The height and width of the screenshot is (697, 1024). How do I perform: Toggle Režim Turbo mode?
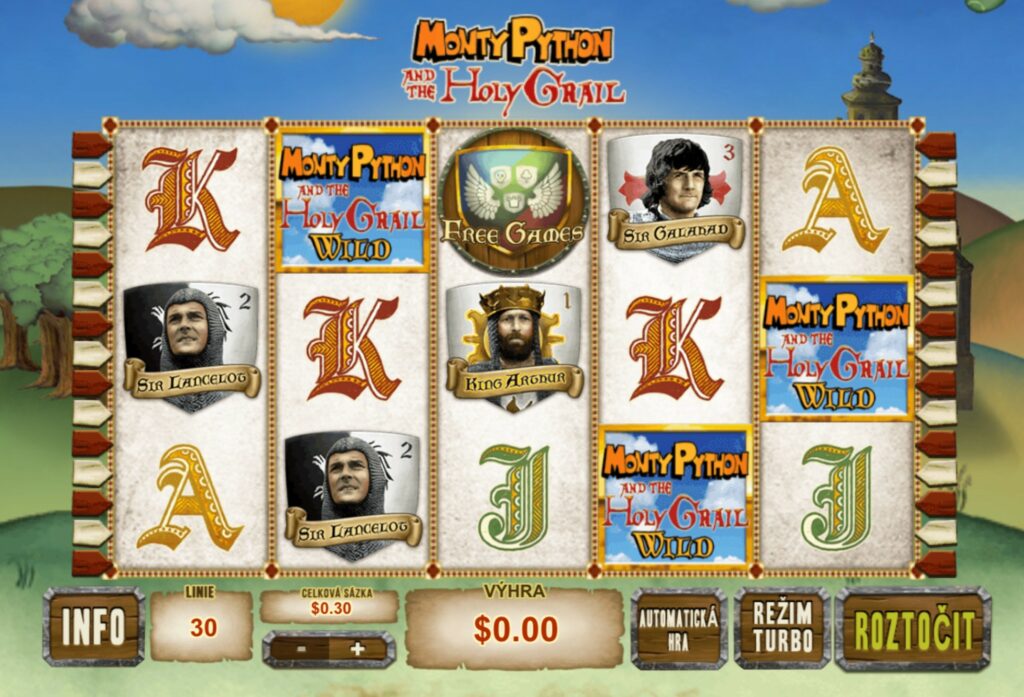click(782, 627)
